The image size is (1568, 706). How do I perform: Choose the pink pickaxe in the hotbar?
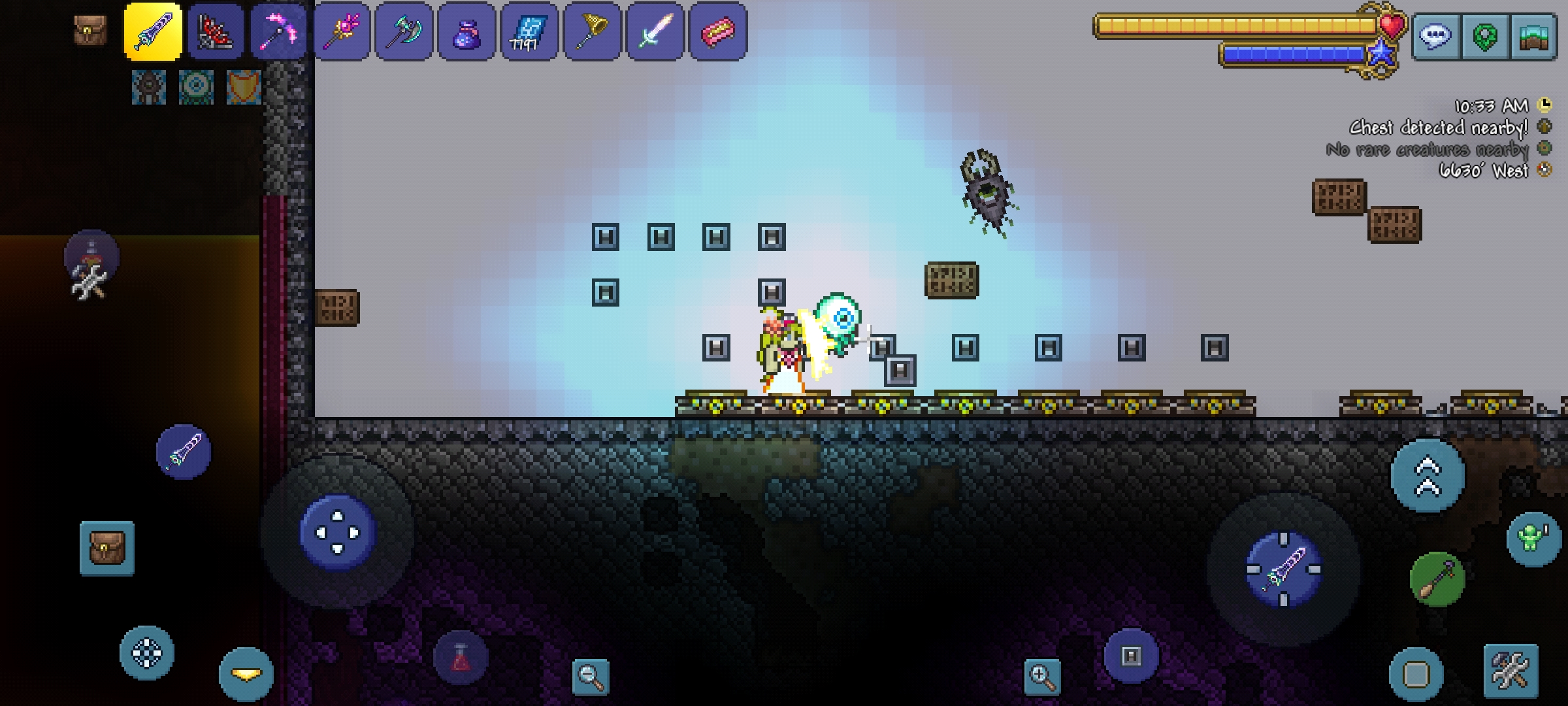click(278, 31)
